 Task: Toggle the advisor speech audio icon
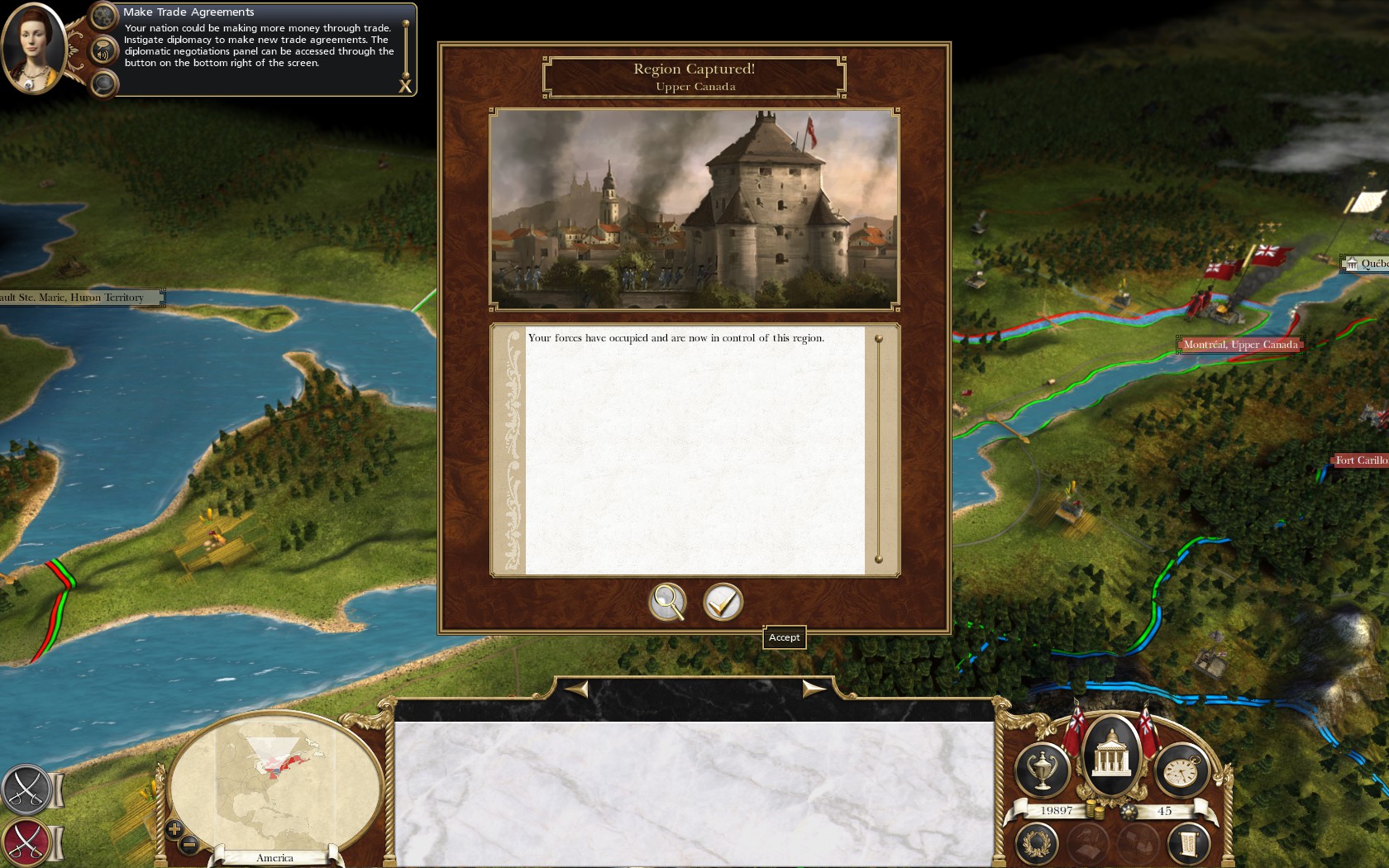coord(103,51)
